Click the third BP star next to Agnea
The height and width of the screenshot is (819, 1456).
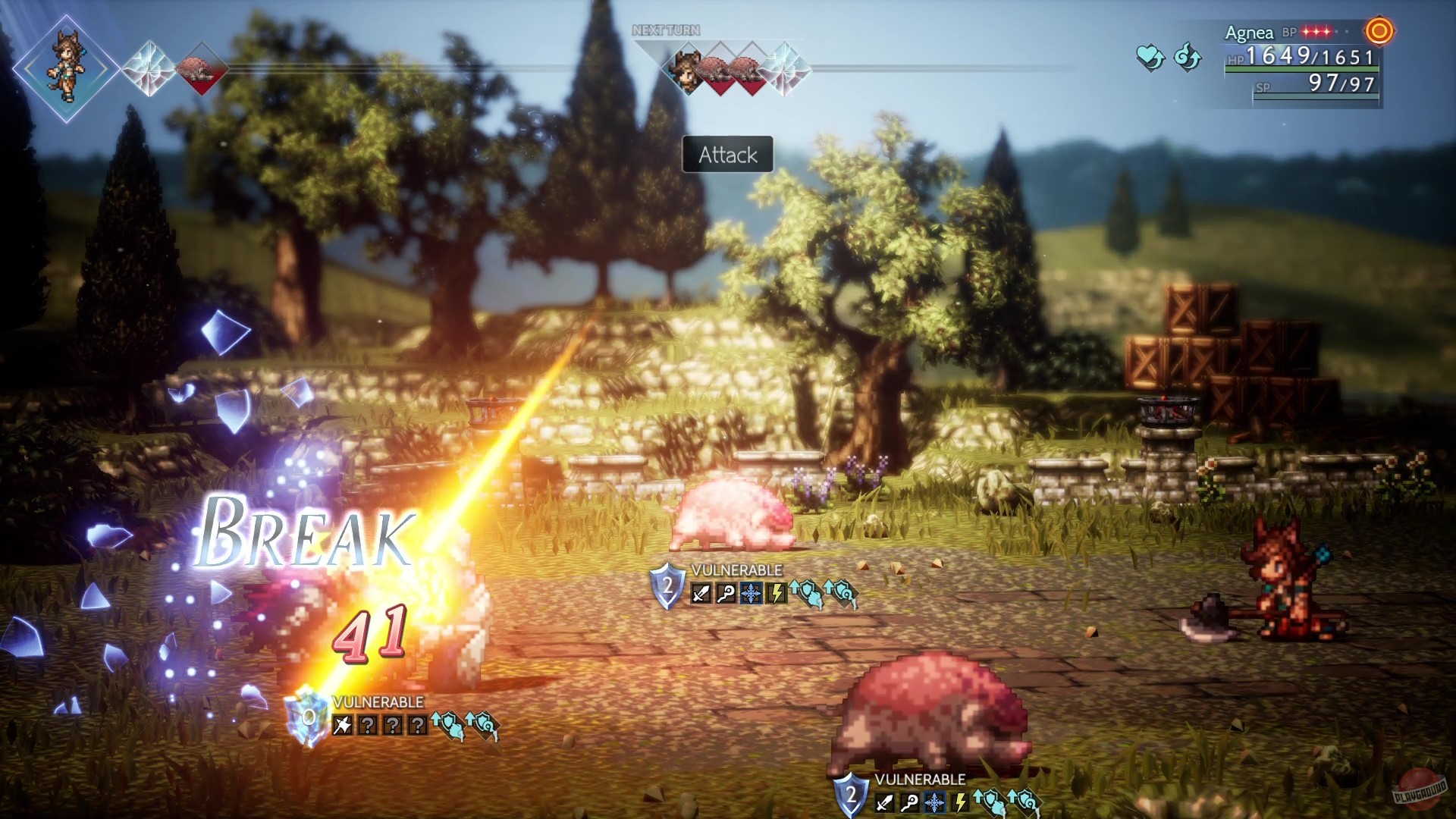pos(1327,30)
